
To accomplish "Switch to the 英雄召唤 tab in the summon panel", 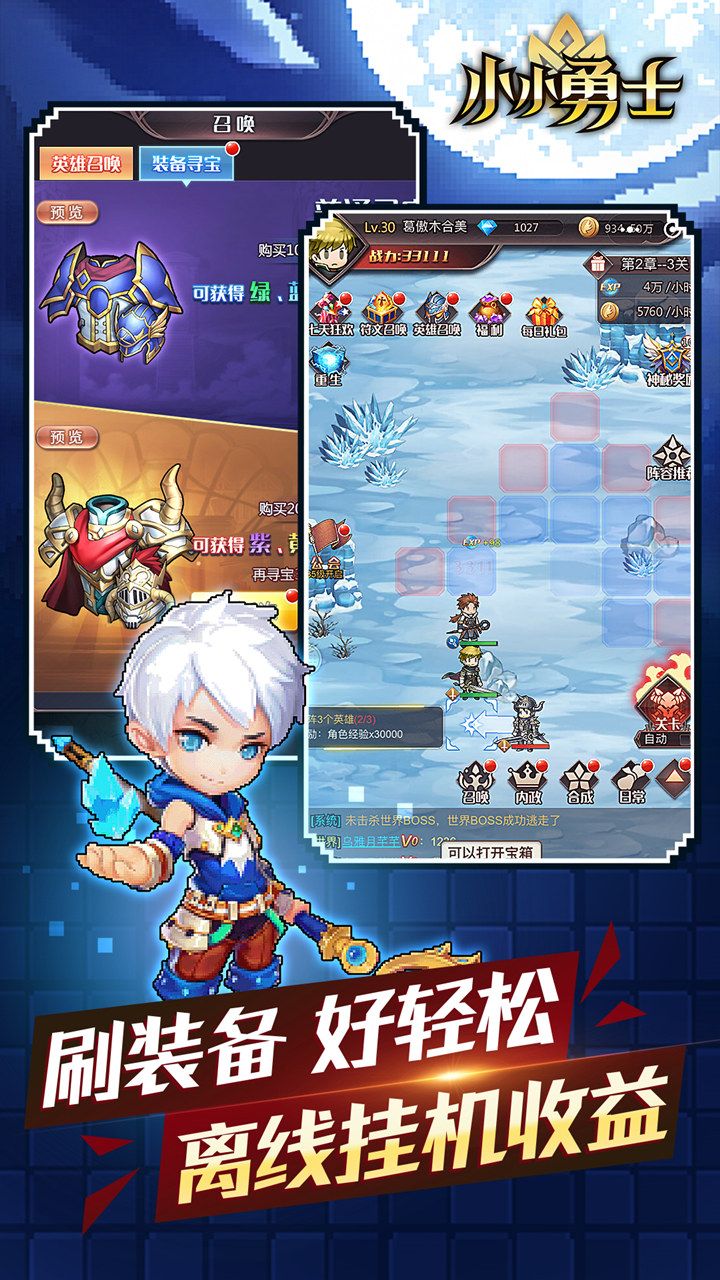I will coord(87,164).
